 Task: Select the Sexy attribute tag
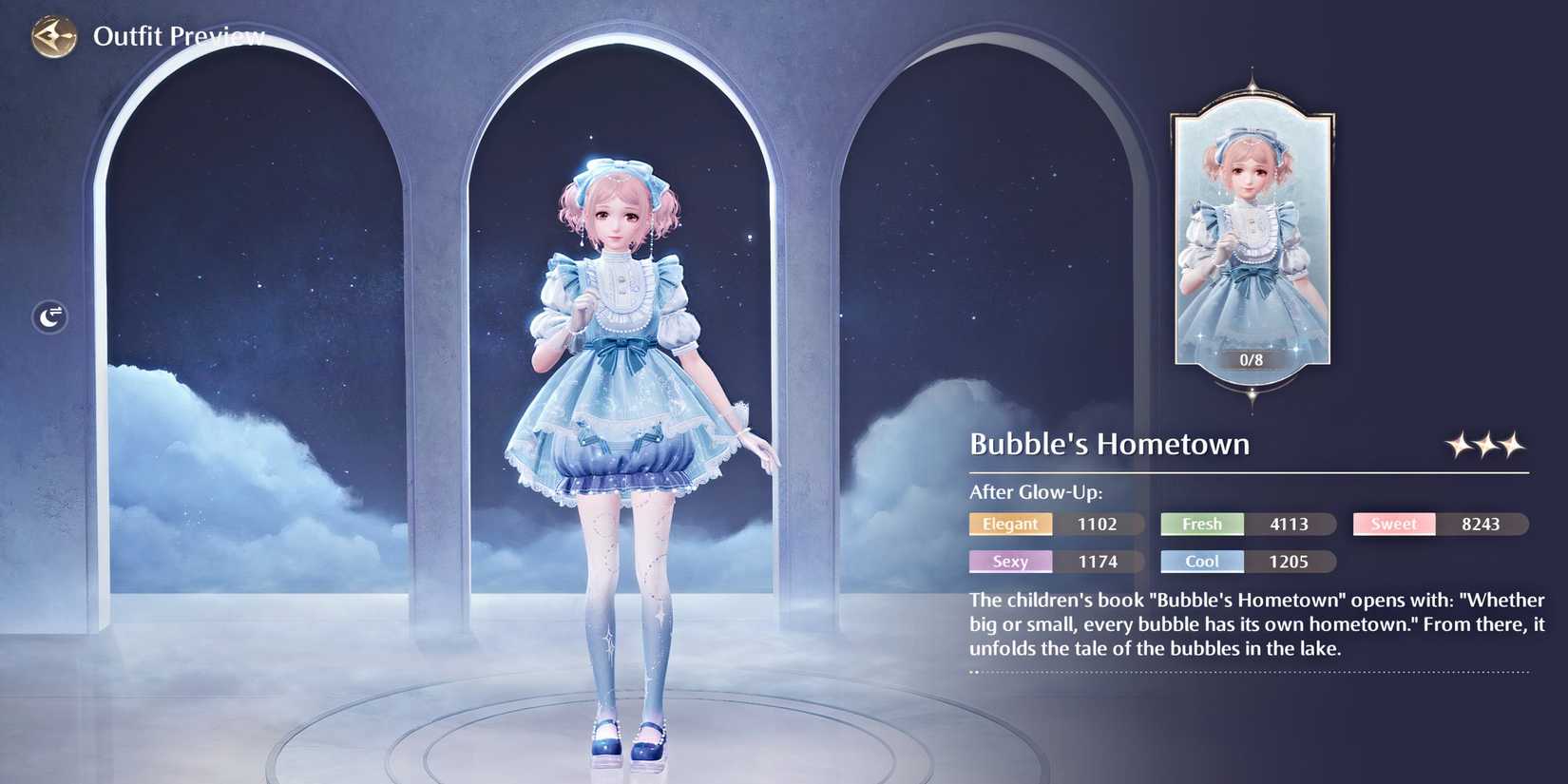point(1010,561)
